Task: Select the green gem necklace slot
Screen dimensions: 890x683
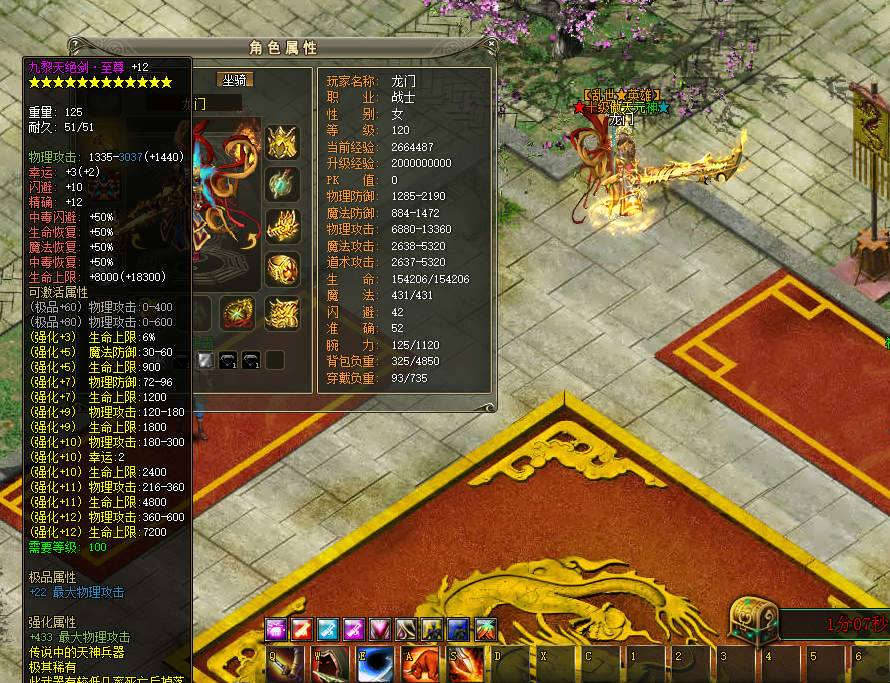Action: tap(282, 184)
